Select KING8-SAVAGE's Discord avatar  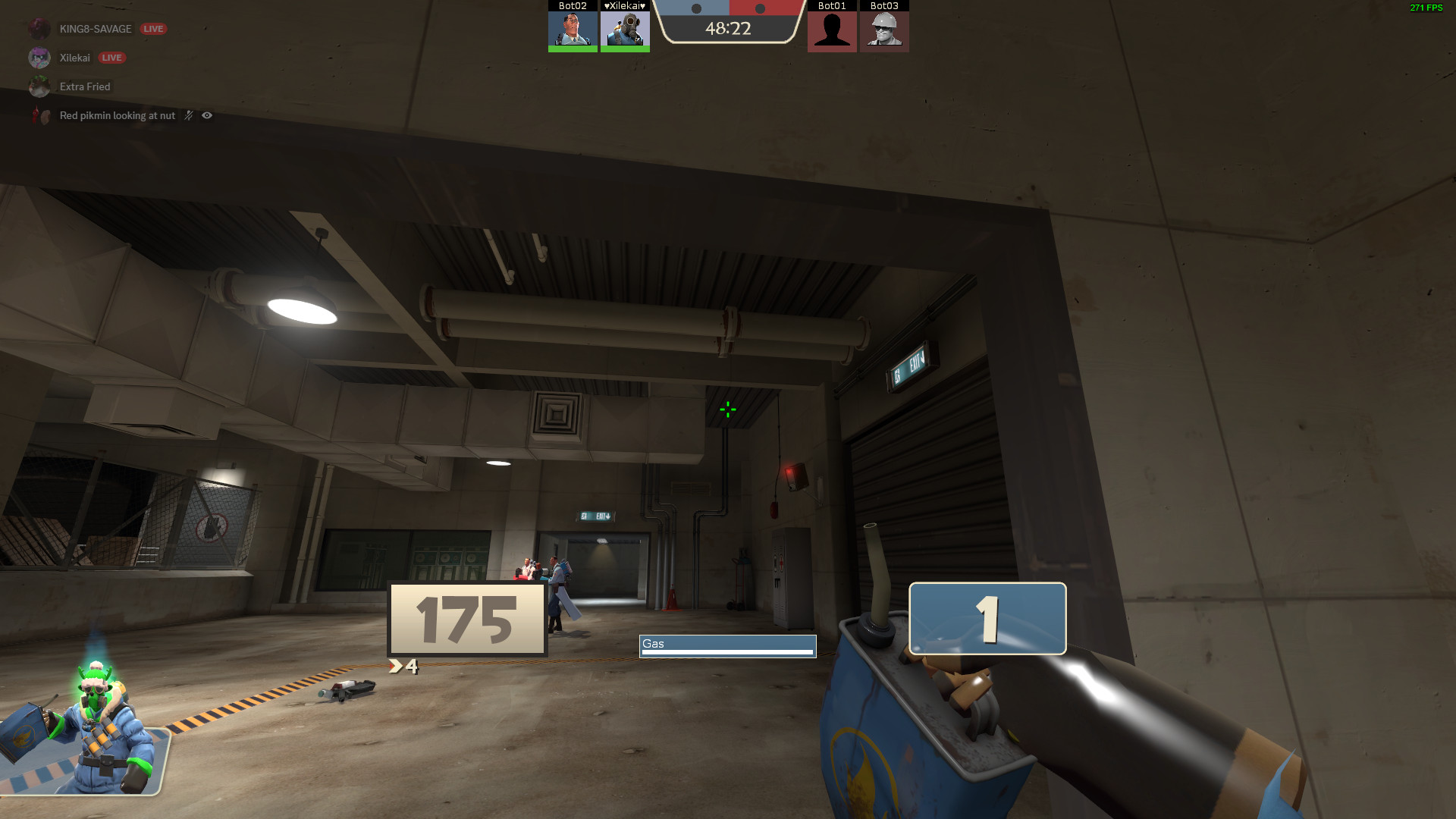(39, 28)
